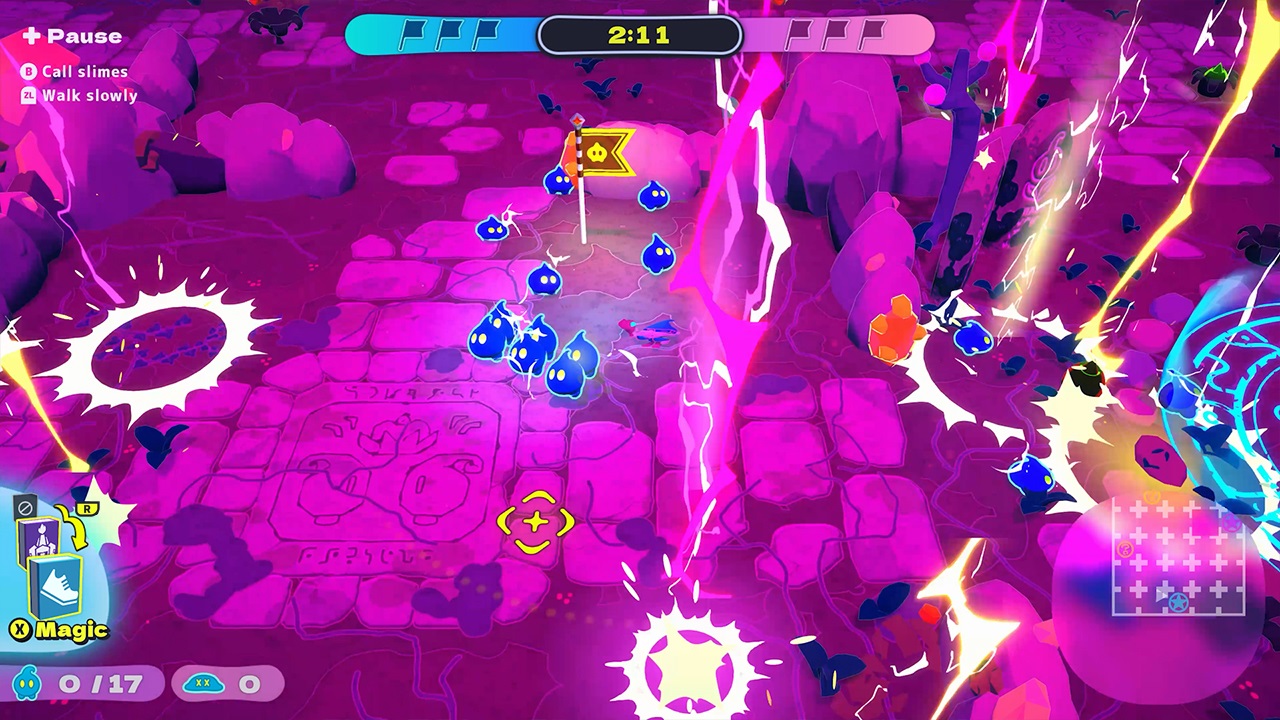Click the X button badge beside Magic

(22, 629)
